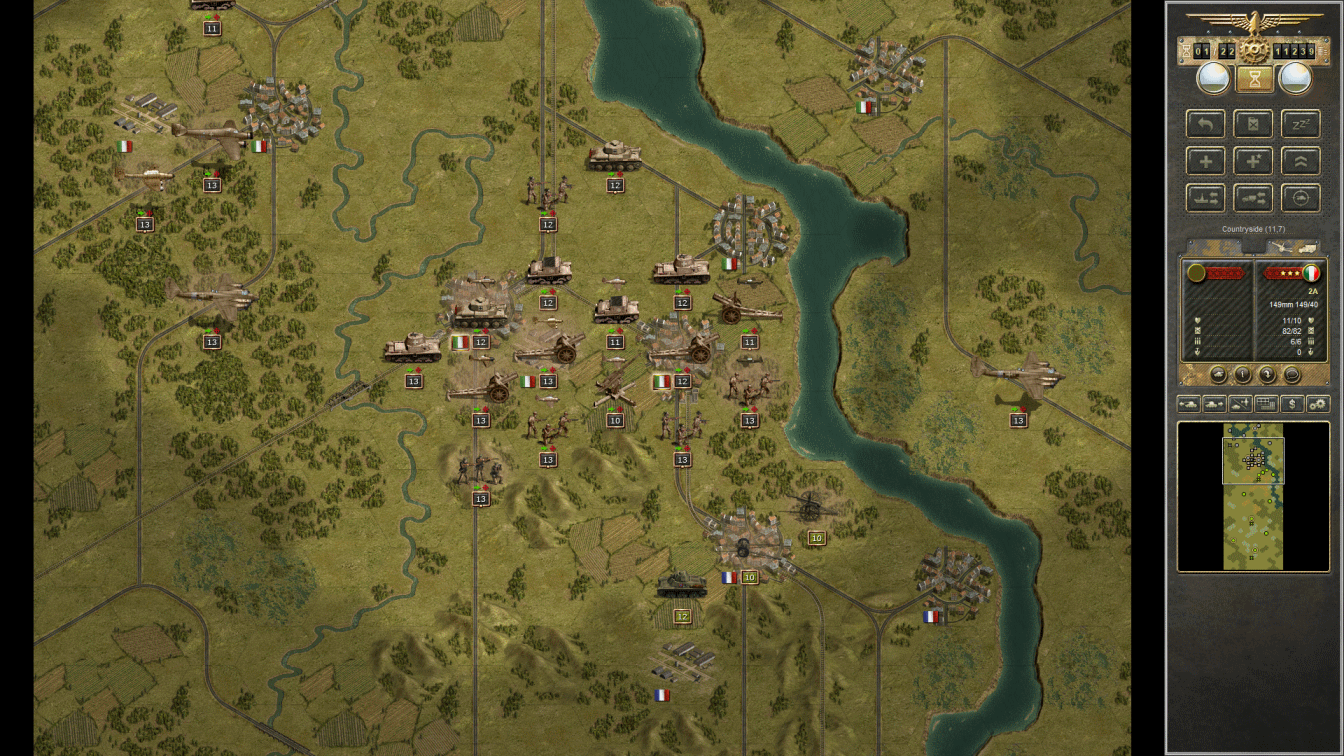This screenshot has height=756, width=1344.
Task: Open the speech bubble message button
Action: 1291,375
